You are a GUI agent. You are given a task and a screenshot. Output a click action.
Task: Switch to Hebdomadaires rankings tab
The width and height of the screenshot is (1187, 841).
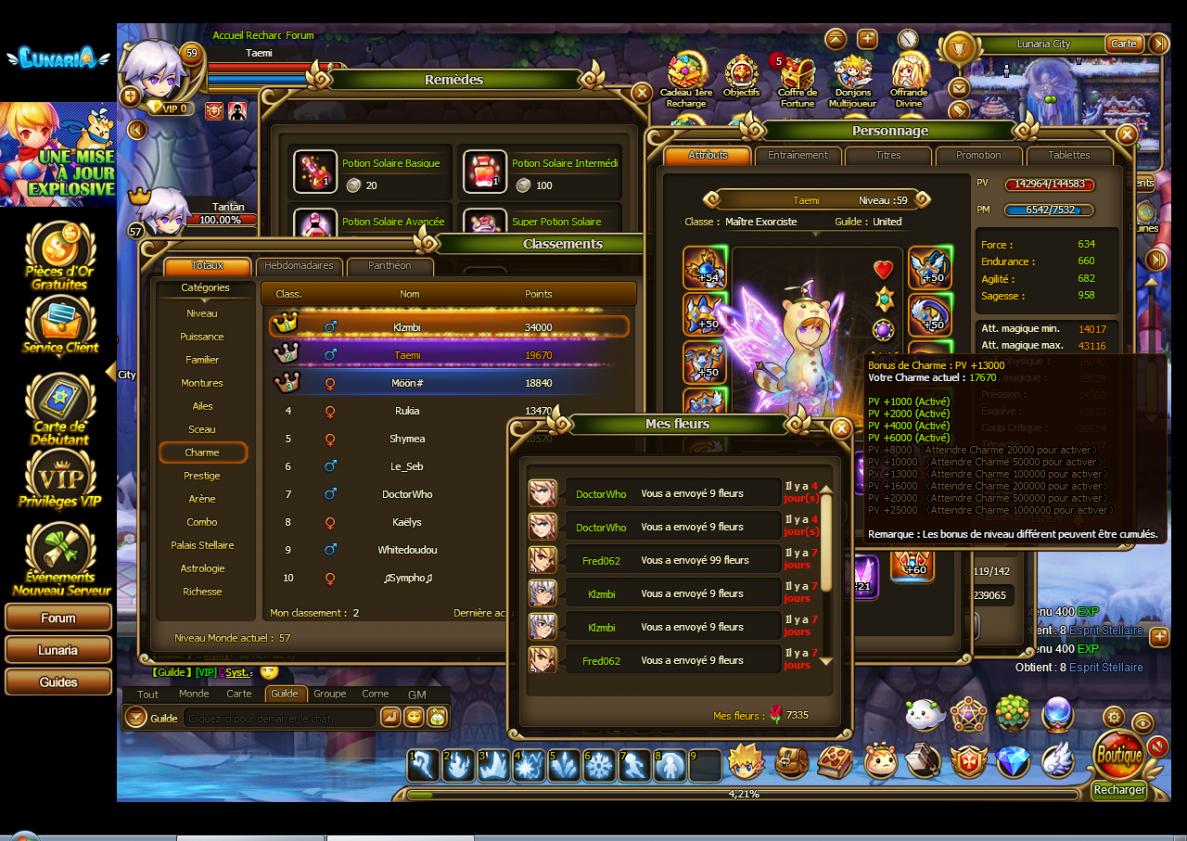coord(299,266)
